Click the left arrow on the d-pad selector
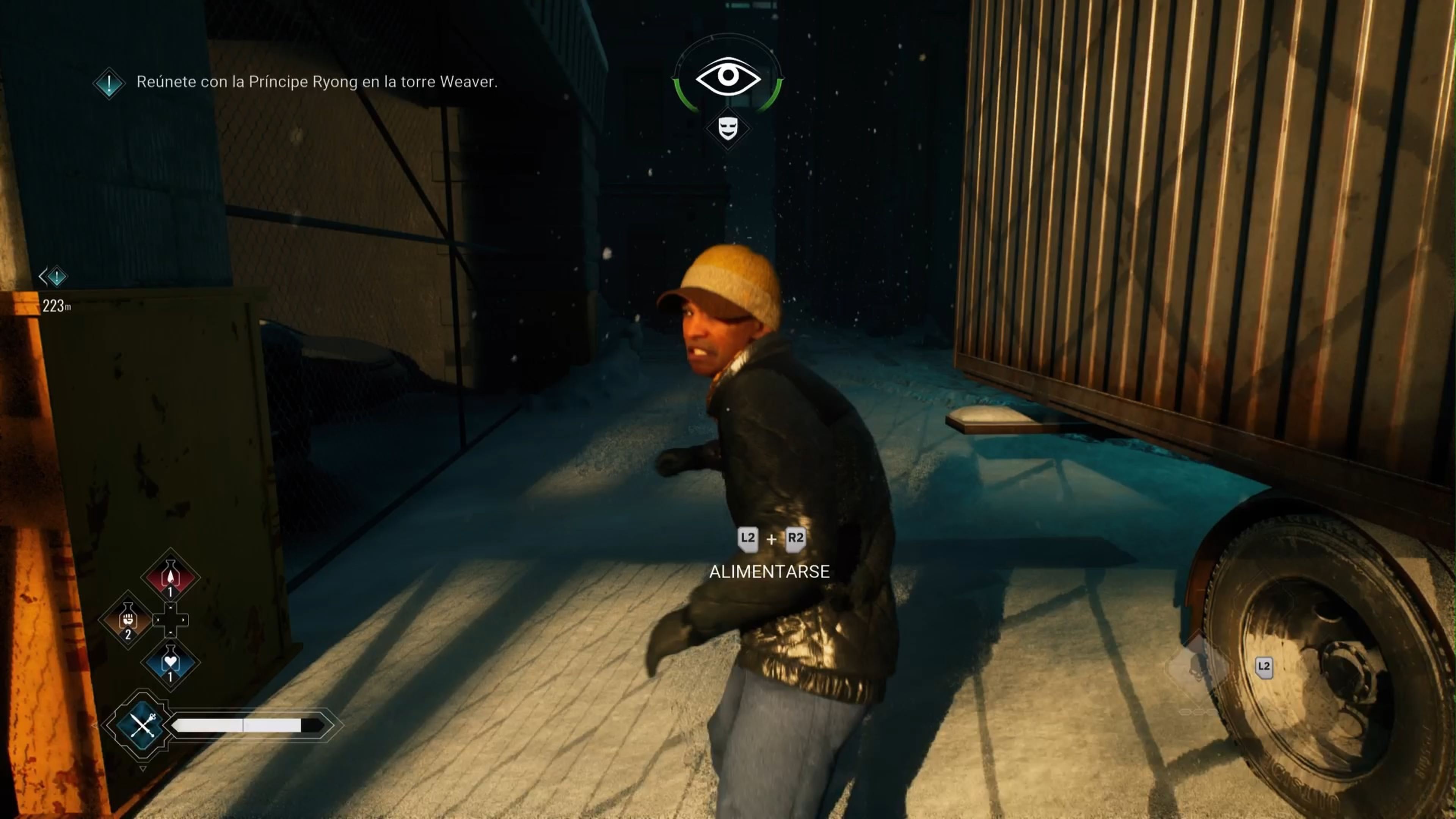 [x=158, y=620]
